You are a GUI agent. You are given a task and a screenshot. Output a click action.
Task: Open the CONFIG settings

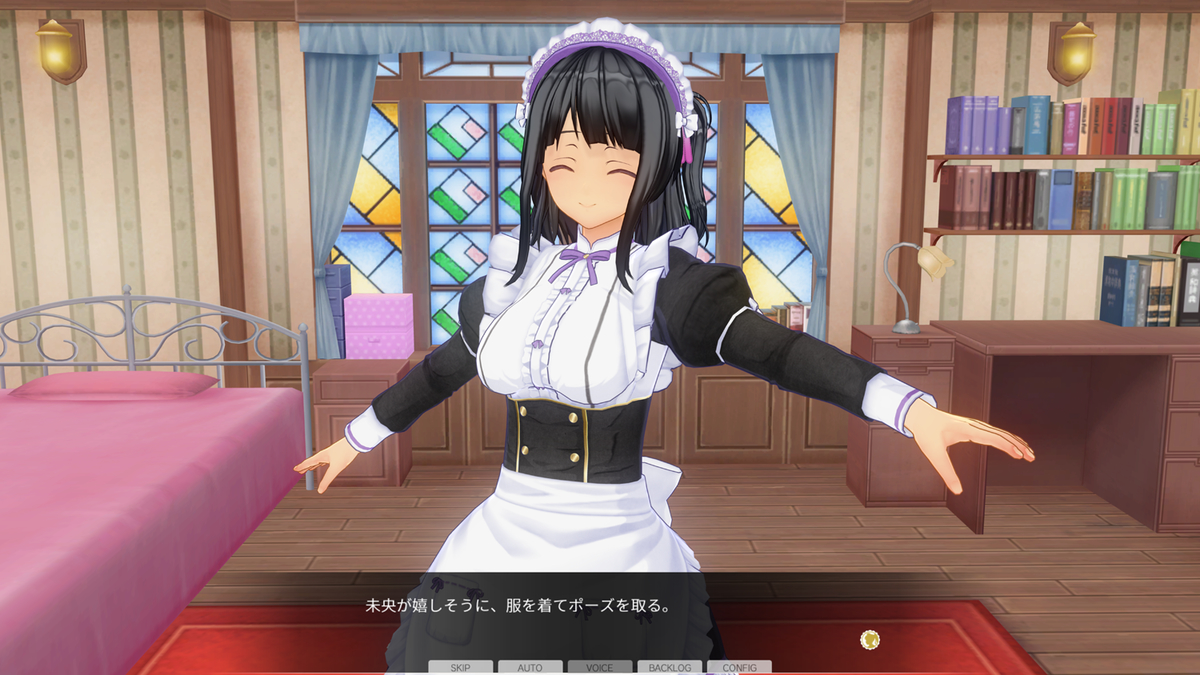pos(739,667)
